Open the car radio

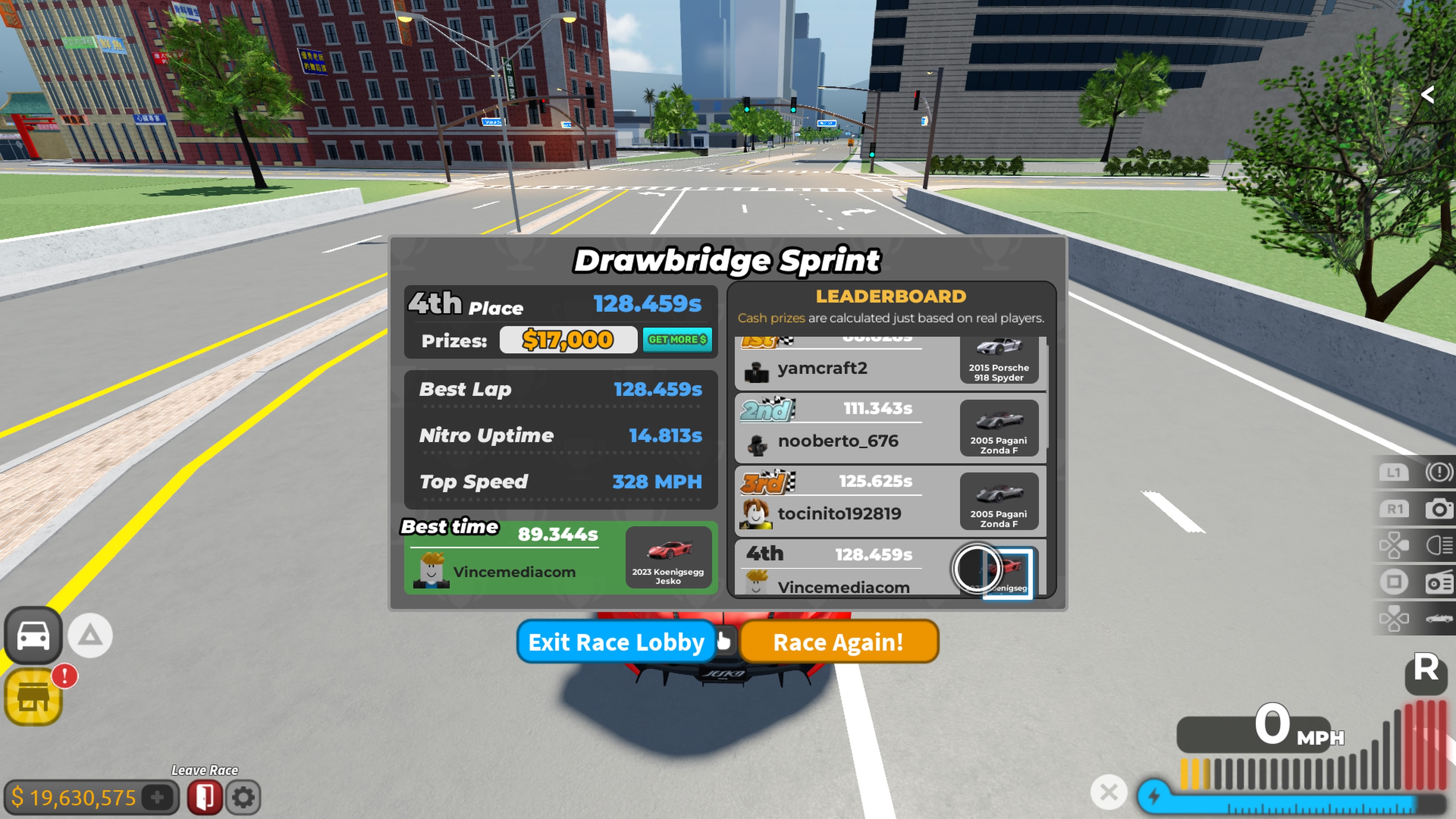[x=1438, y=583]
